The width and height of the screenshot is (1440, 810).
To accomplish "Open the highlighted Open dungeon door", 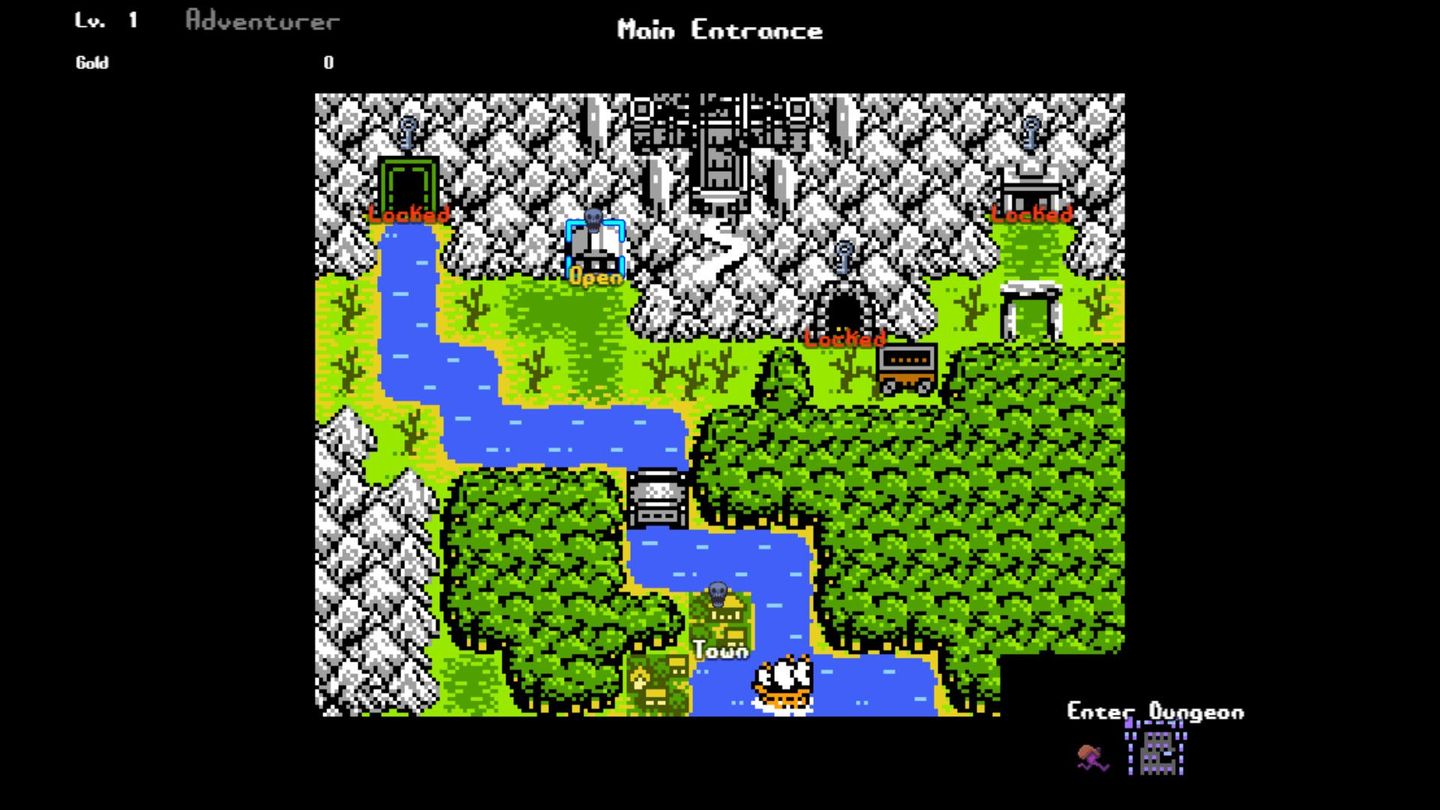I will click(594, 245).
